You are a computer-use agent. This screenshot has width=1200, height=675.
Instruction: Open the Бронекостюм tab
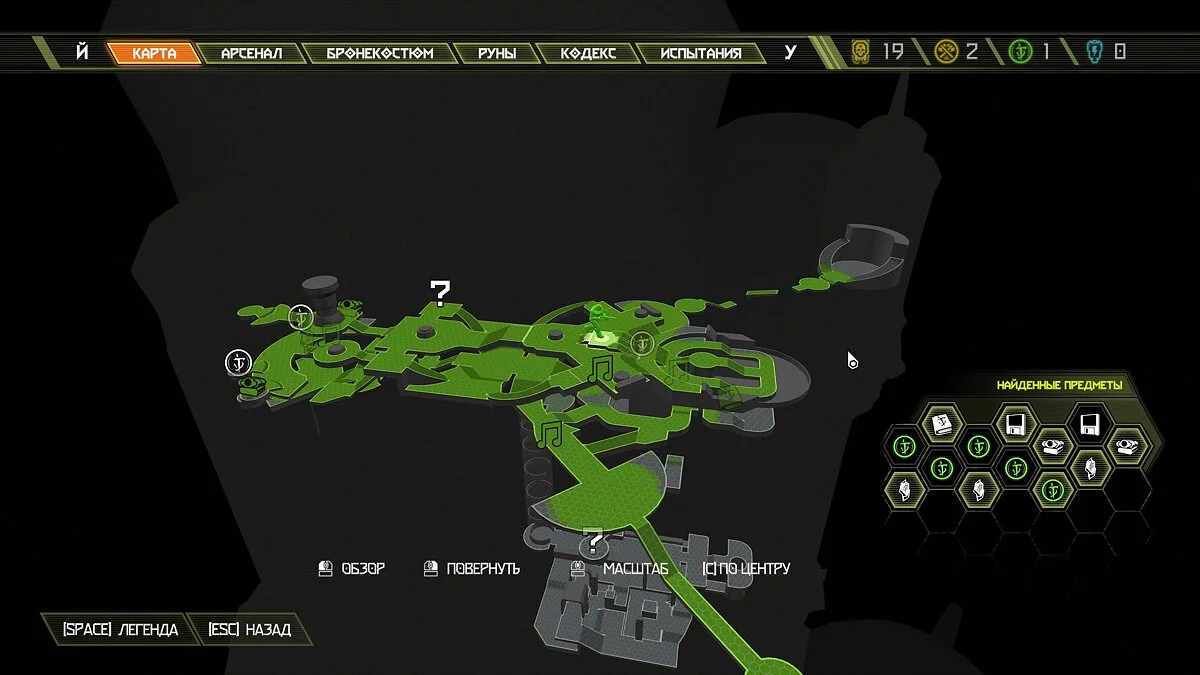pyautogui.click(x=380, y=53)
